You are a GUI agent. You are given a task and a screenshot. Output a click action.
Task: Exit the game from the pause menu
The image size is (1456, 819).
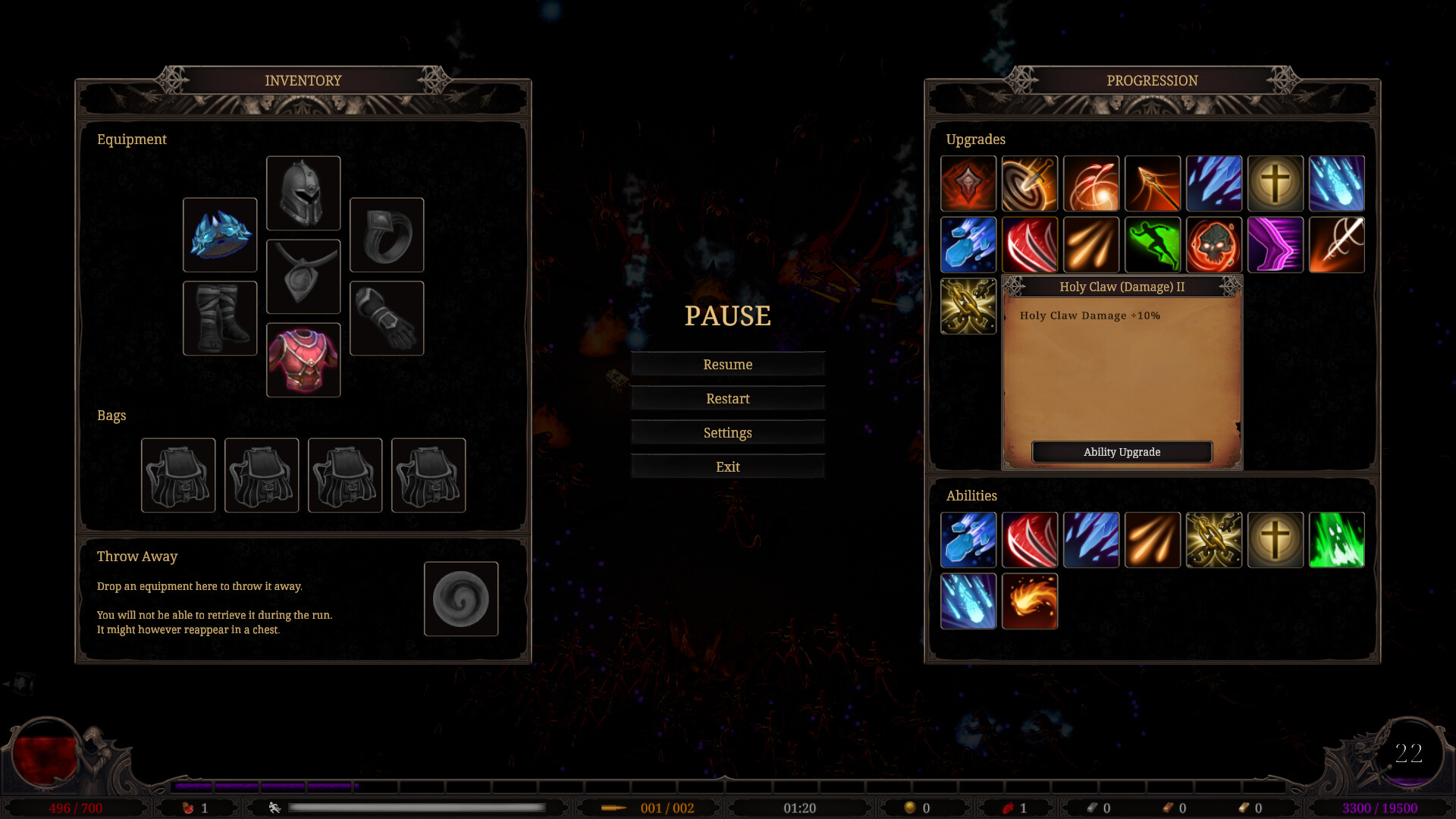pyautogui.click(x=727, y=467)
